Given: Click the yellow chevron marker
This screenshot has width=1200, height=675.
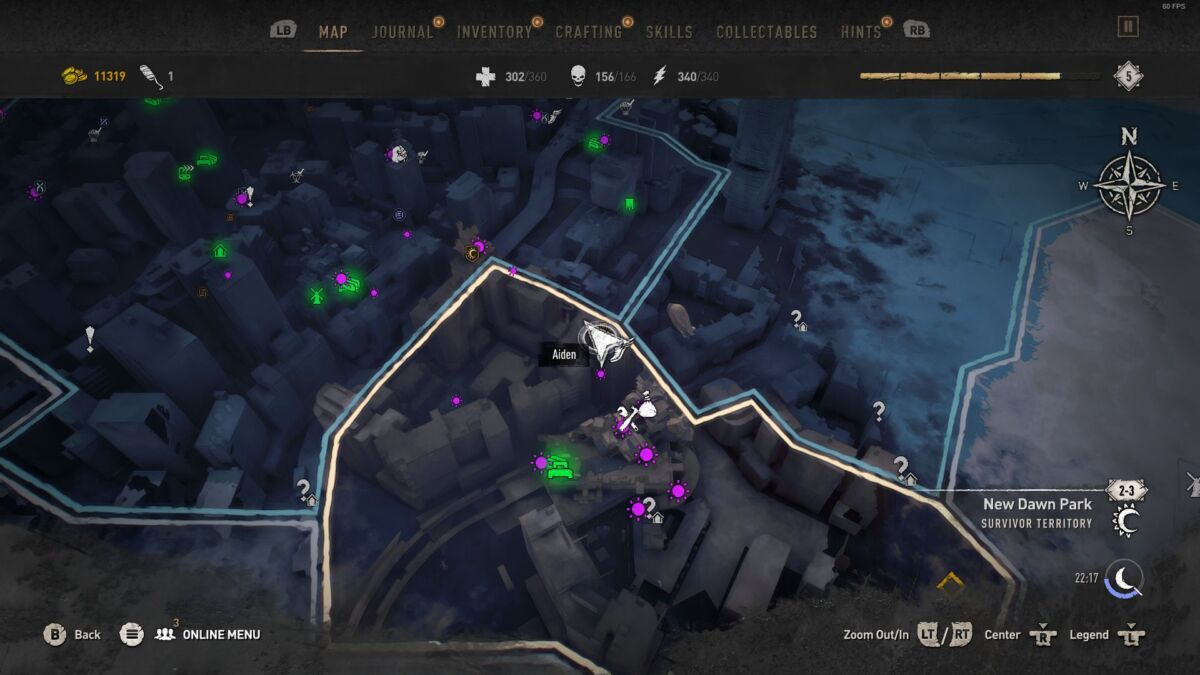Looking at the screenshot, I should pyautogui.click(x=949, y=580).
